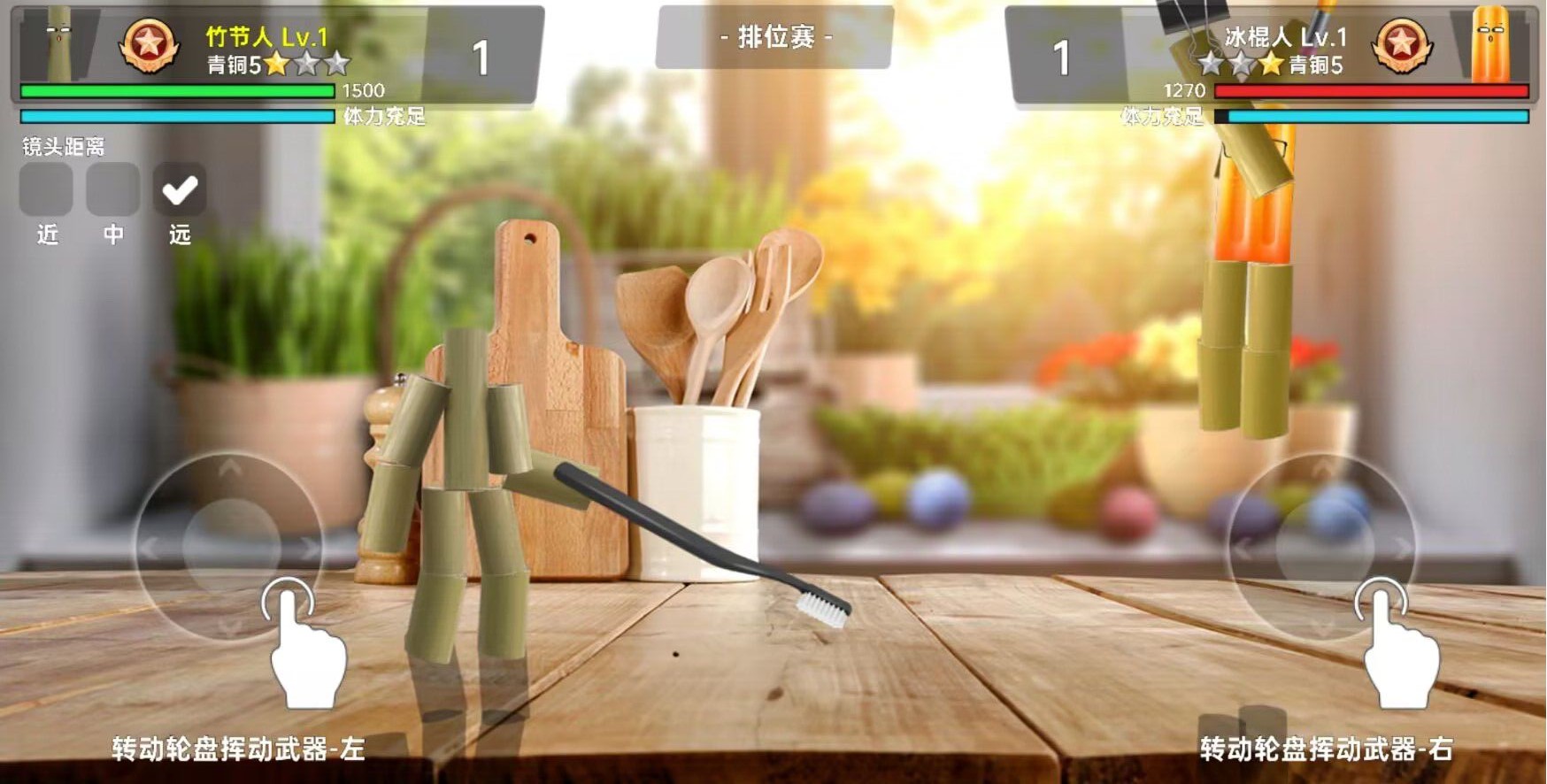This screenshot has width=1547, height=784.
Task: Select the 近 (near) camera distance box
Action: coord(46,189)
